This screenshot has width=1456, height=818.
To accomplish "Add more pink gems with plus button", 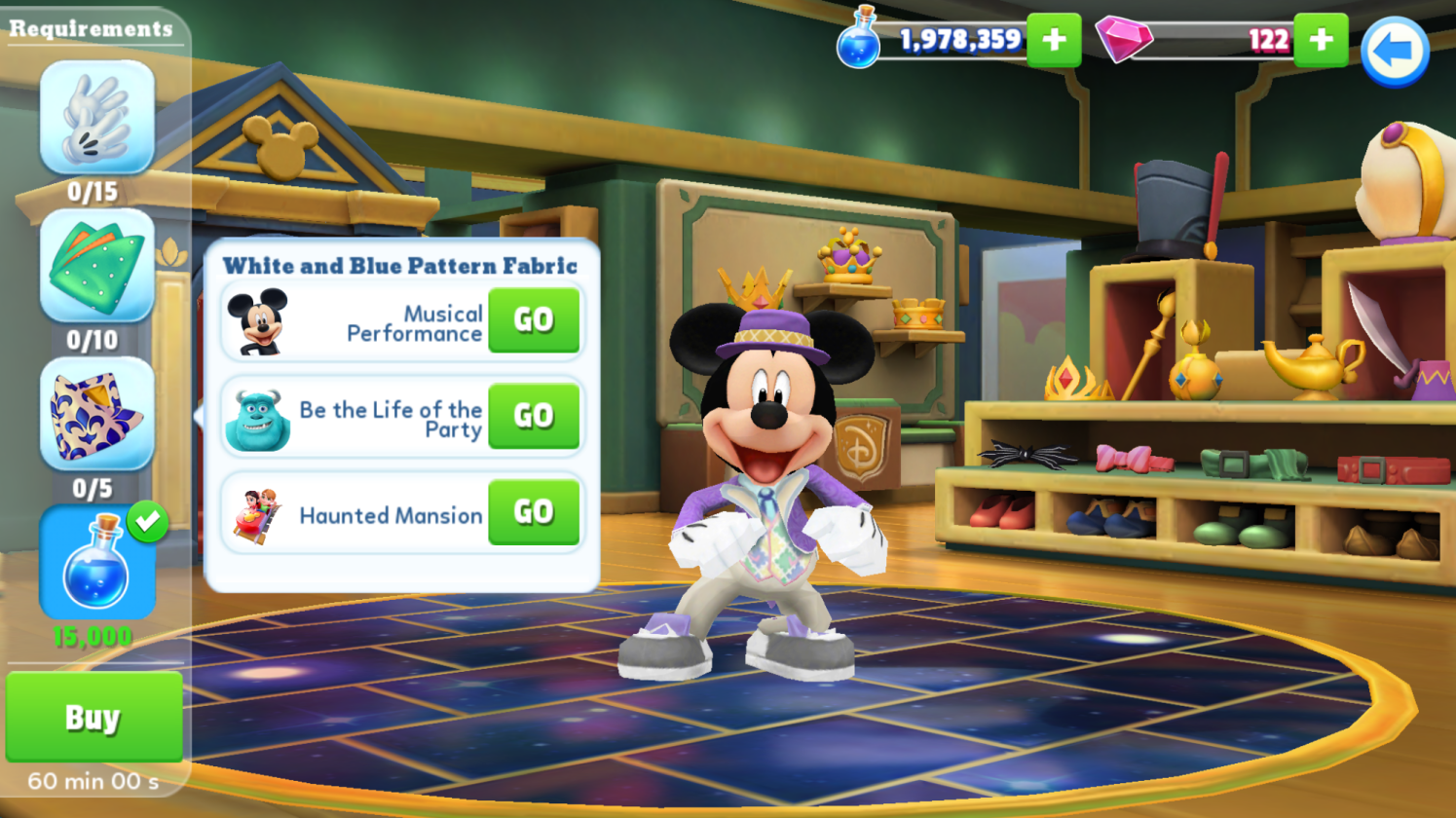I will [1321, 40].
